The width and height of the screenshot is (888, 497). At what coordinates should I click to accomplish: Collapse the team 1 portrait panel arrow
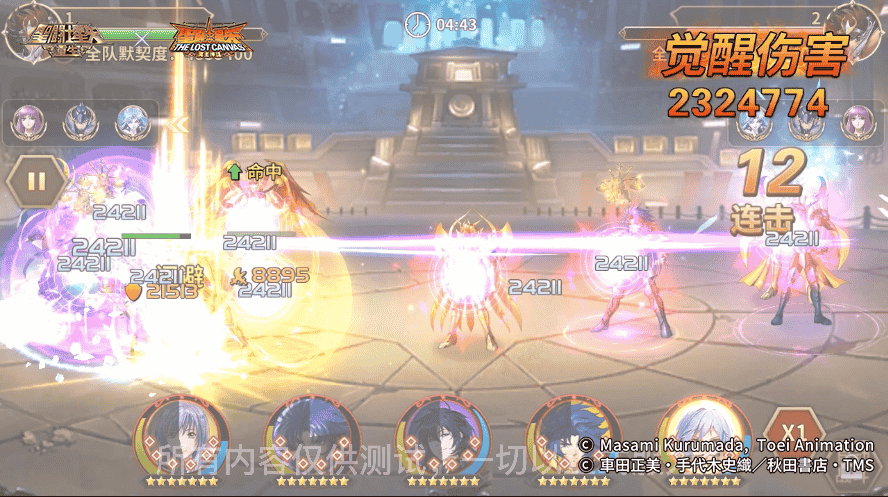(180, 124)
